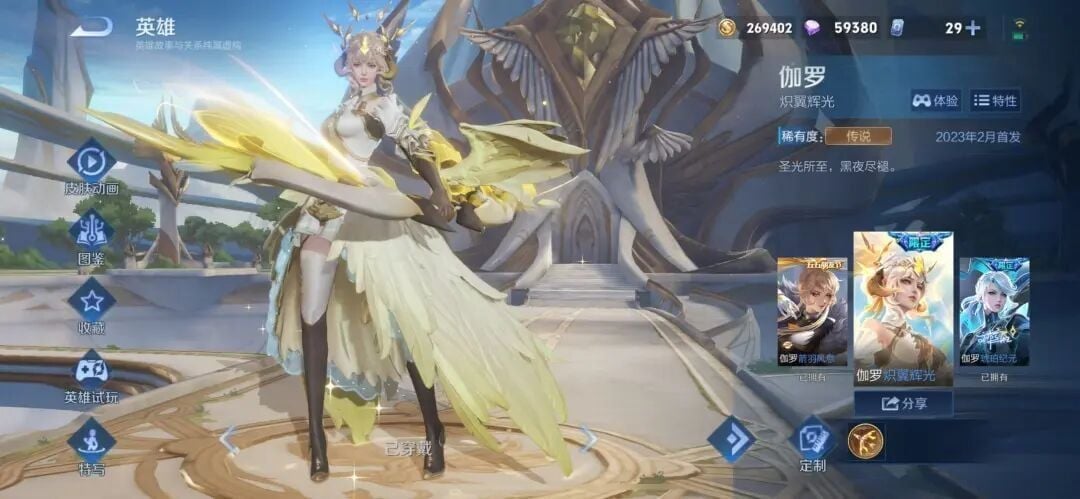
Task: Click the blue diamond arrow icon
Action: (x=731, y=439)
